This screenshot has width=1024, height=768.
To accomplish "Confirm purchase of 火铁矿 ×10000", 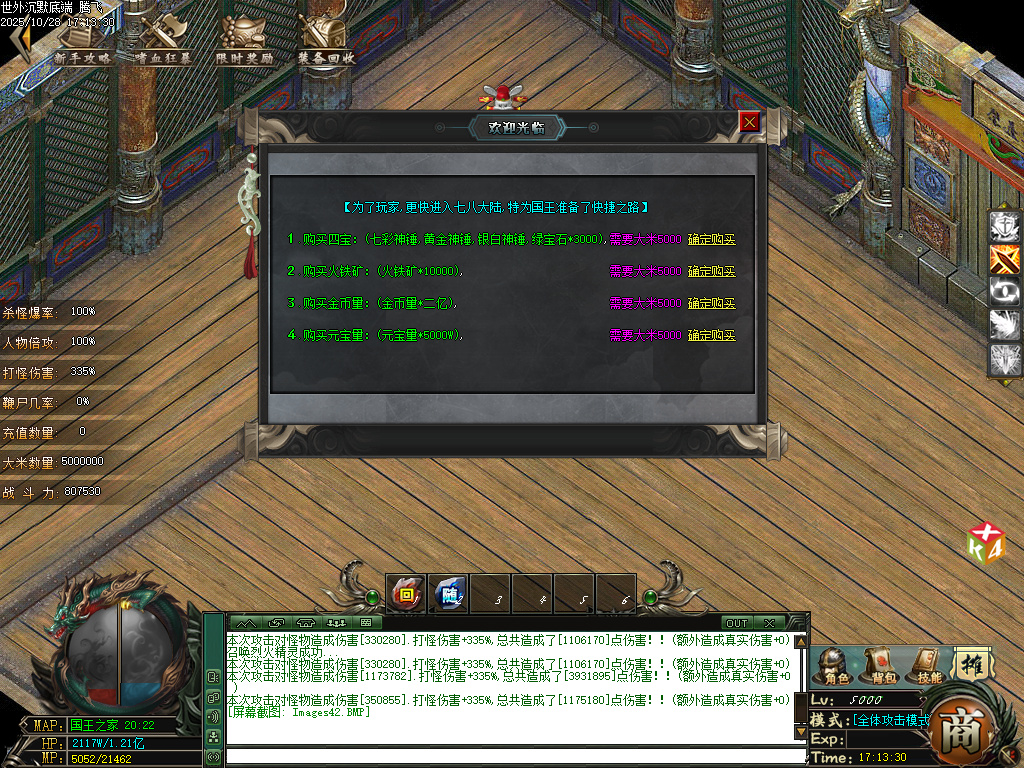I will point(711,272).
